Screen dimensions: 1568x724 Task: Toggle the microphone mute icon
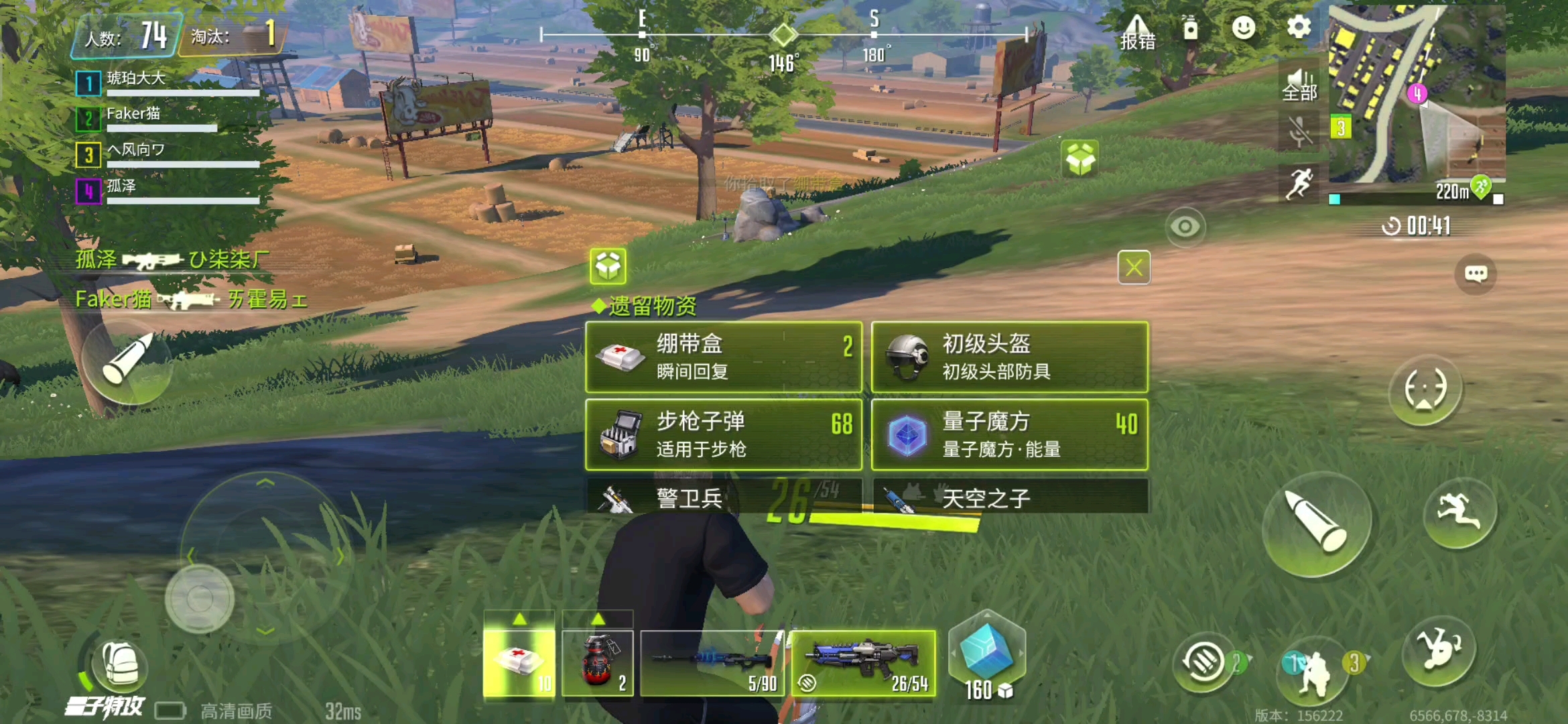tap(1299, 131)
